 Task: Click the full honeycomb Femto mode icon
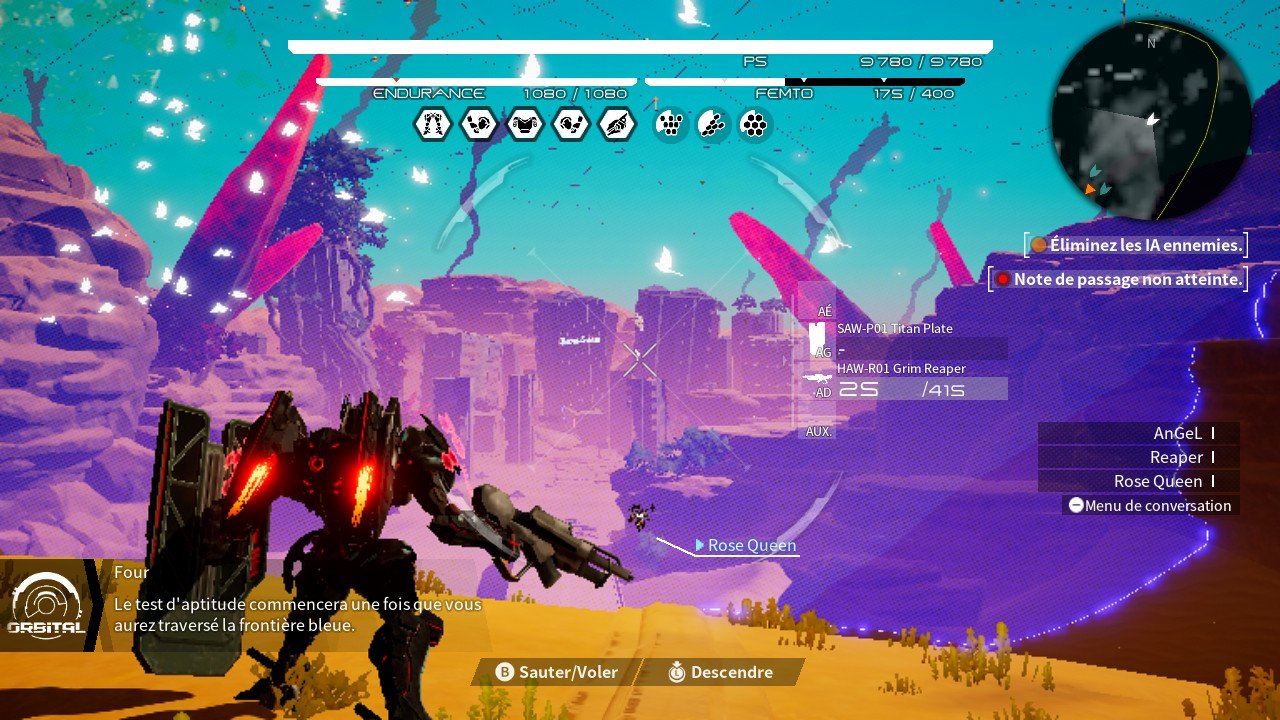coord(754,125)
